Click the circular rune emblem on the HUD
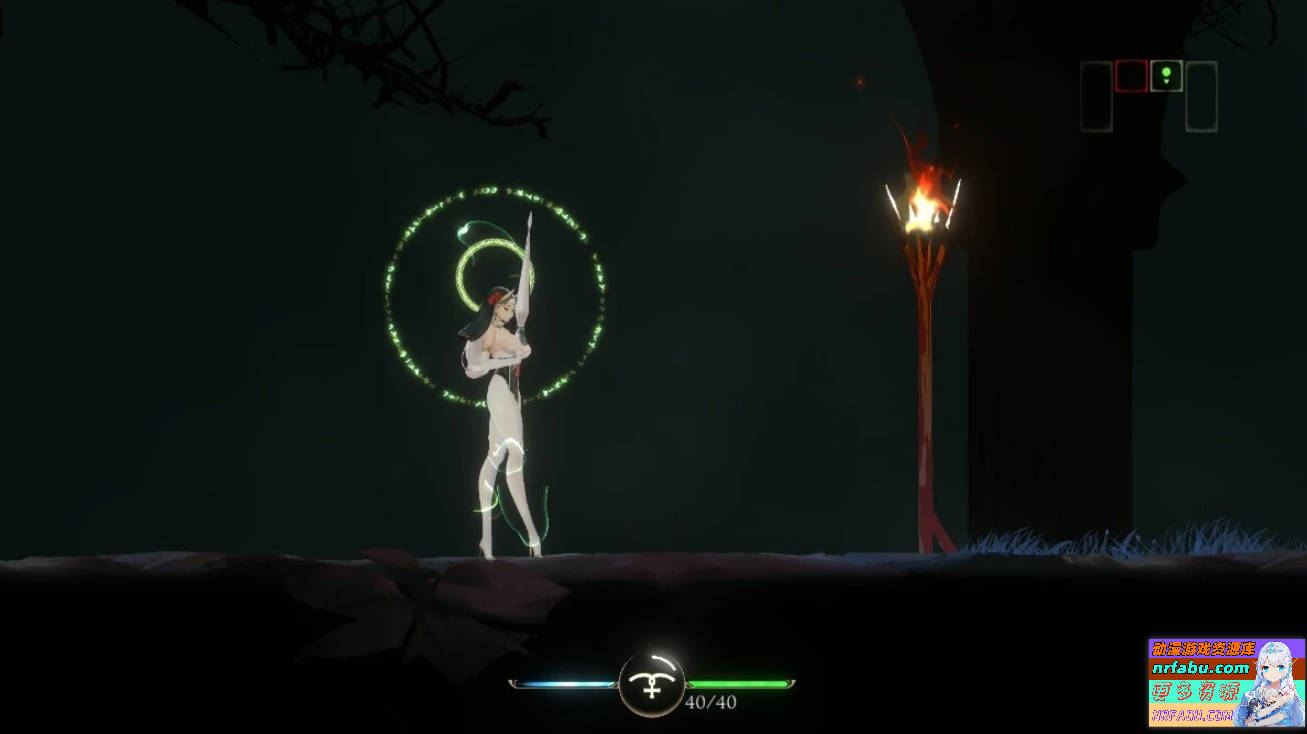Viewport: 1307px width, 734px height. pos(651,685)
